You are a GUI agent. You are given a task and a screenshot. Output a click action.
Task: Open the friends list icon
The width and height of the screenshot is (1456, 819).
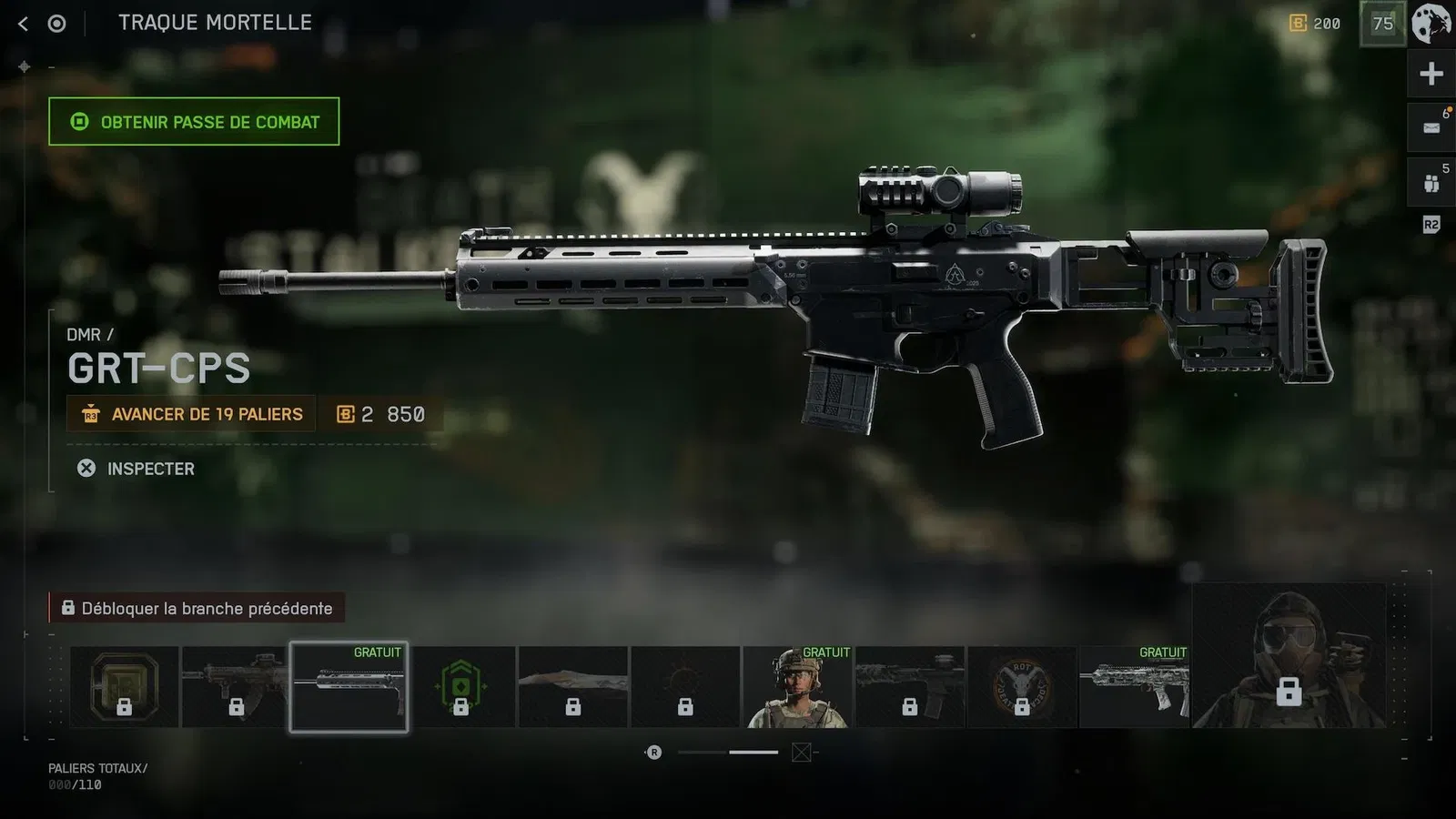(x=1431, y=183)
